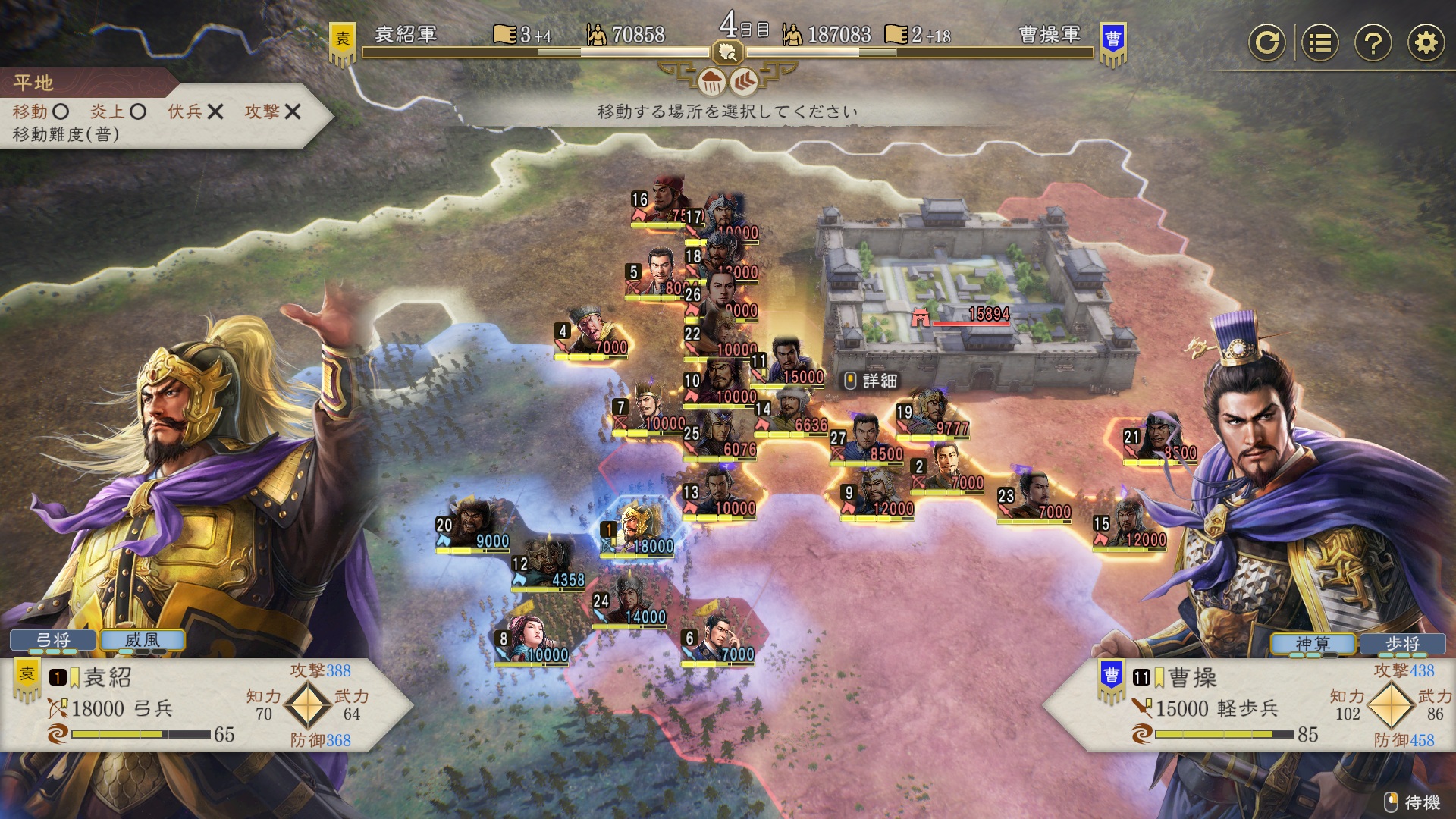This screenshot has height=819, width=1456.
Task: Open the gear settings button
Action: [1426, 42]
